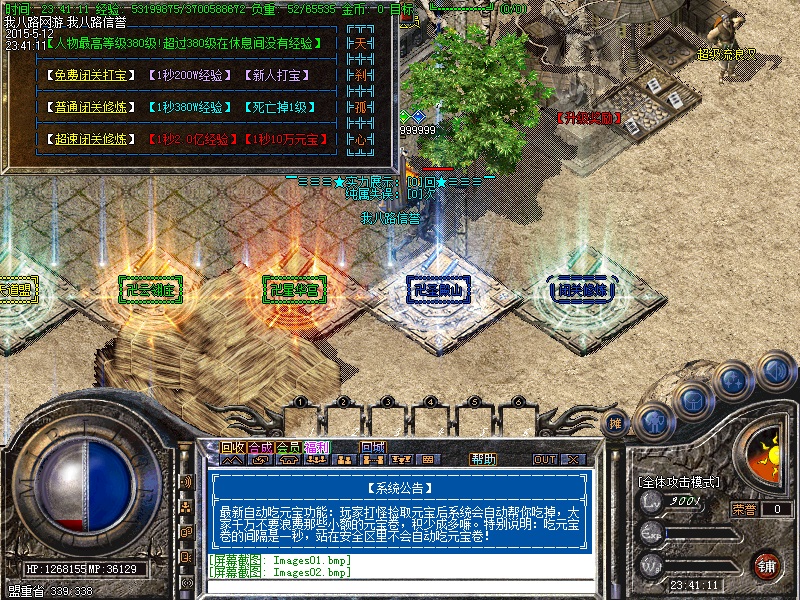Click the OUT logout button
The width and height of the screenshot is (800, 600).
click(x=545, y=459)
